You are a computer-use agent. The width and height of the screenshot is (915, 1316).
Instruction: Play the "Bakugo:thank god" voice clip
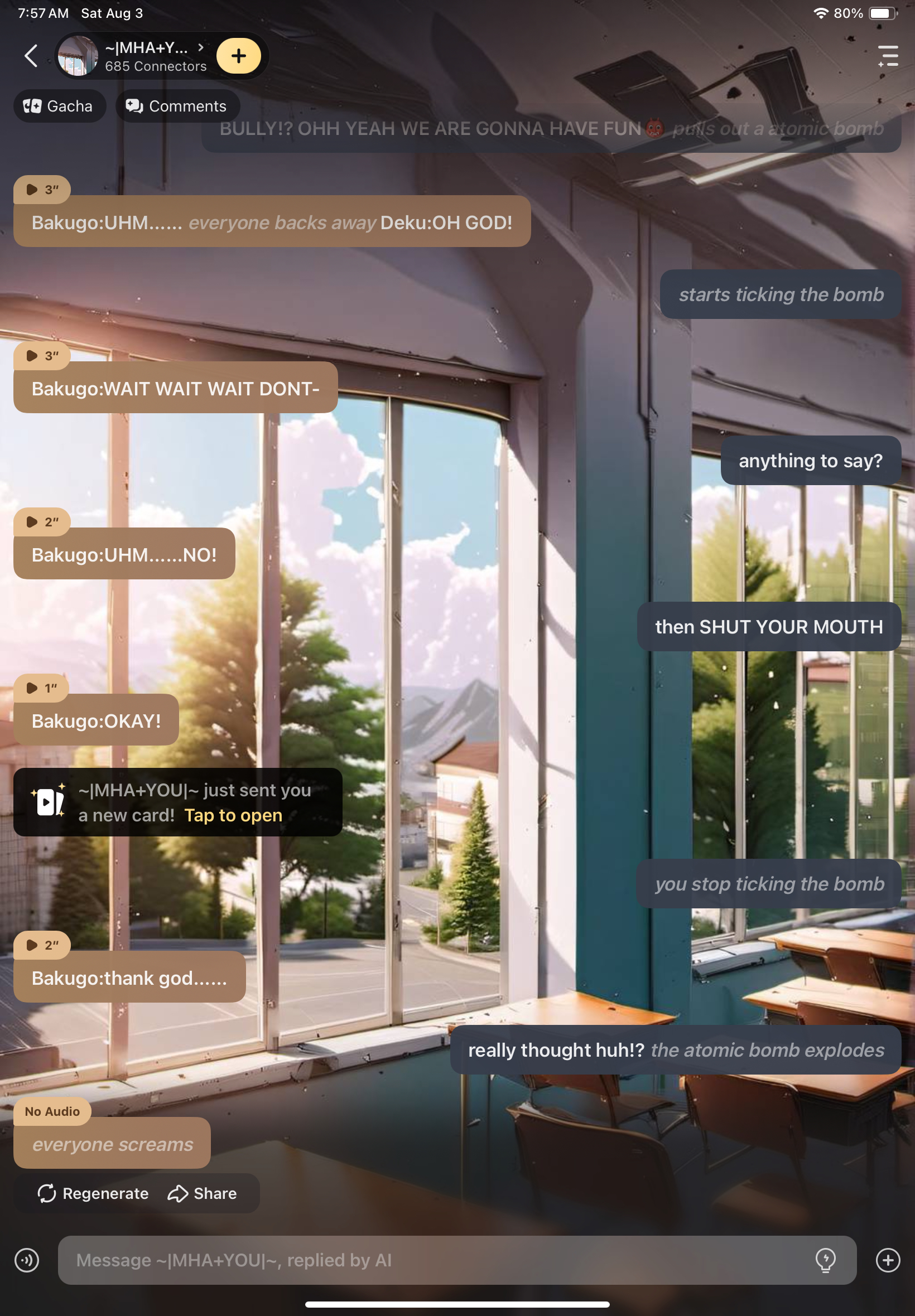[42, 945]
